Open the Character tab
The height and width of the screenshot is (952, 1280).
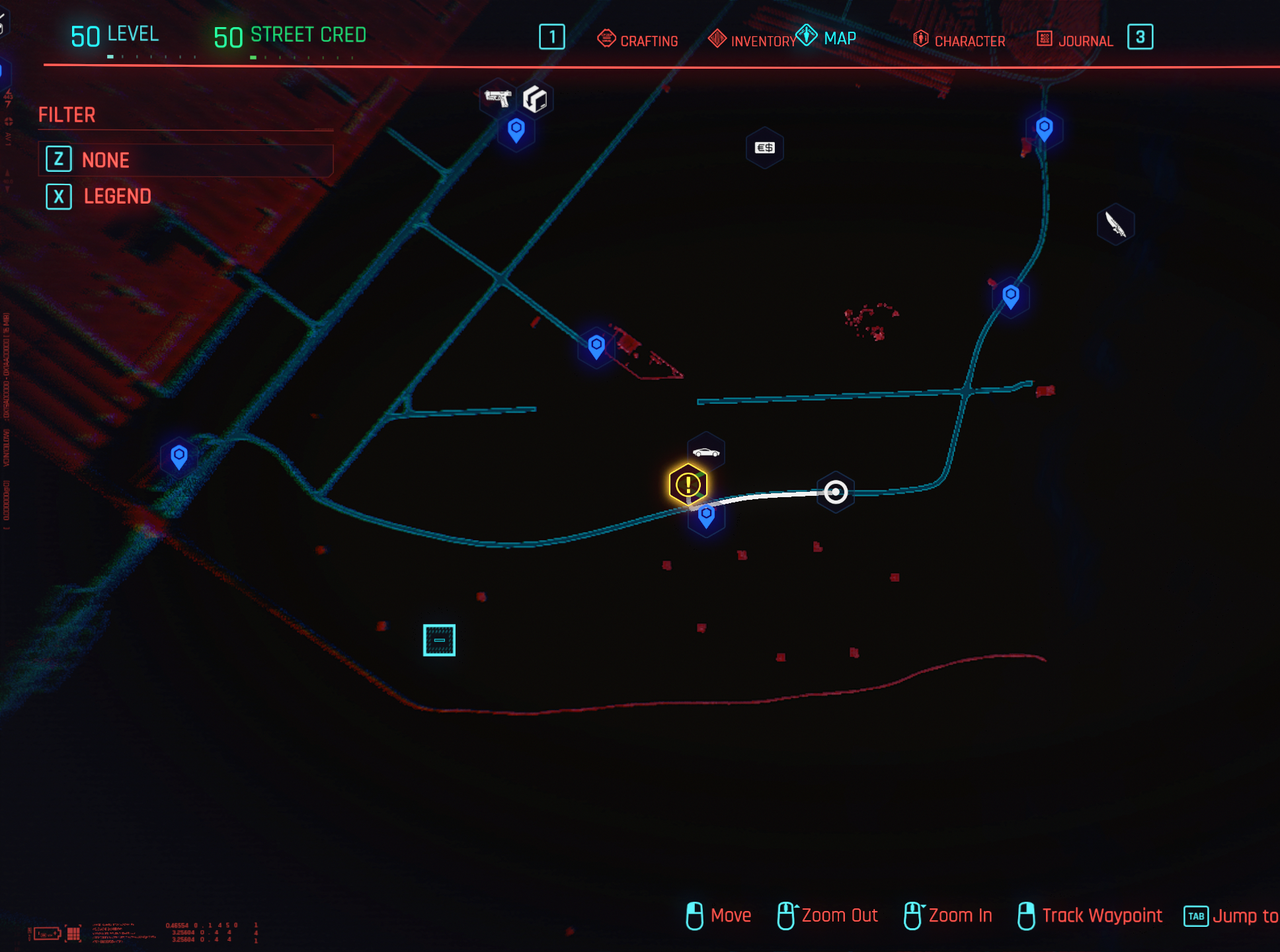[x=959, y=40]
